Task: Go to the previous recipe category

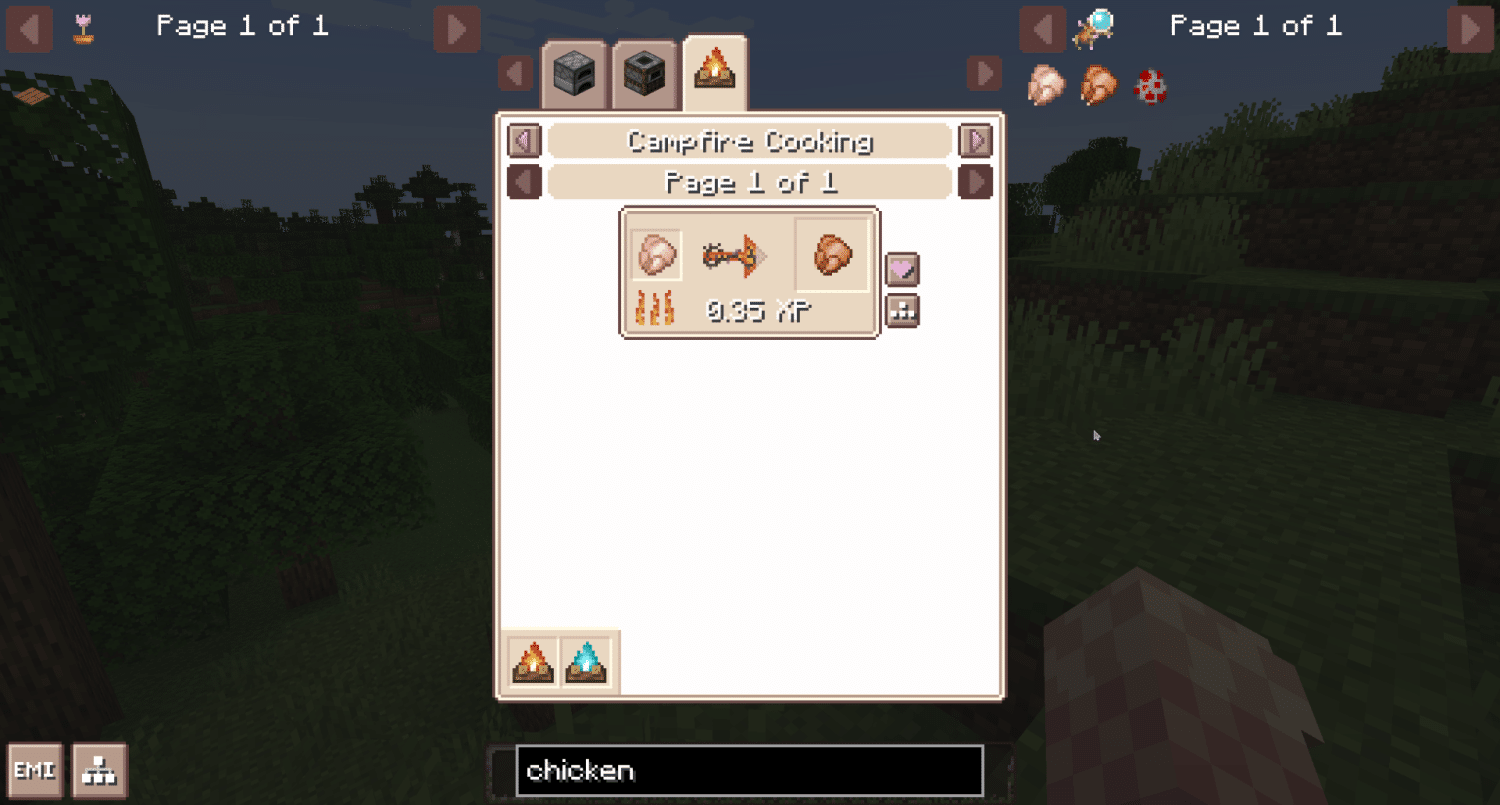Action: pos(523,141)
